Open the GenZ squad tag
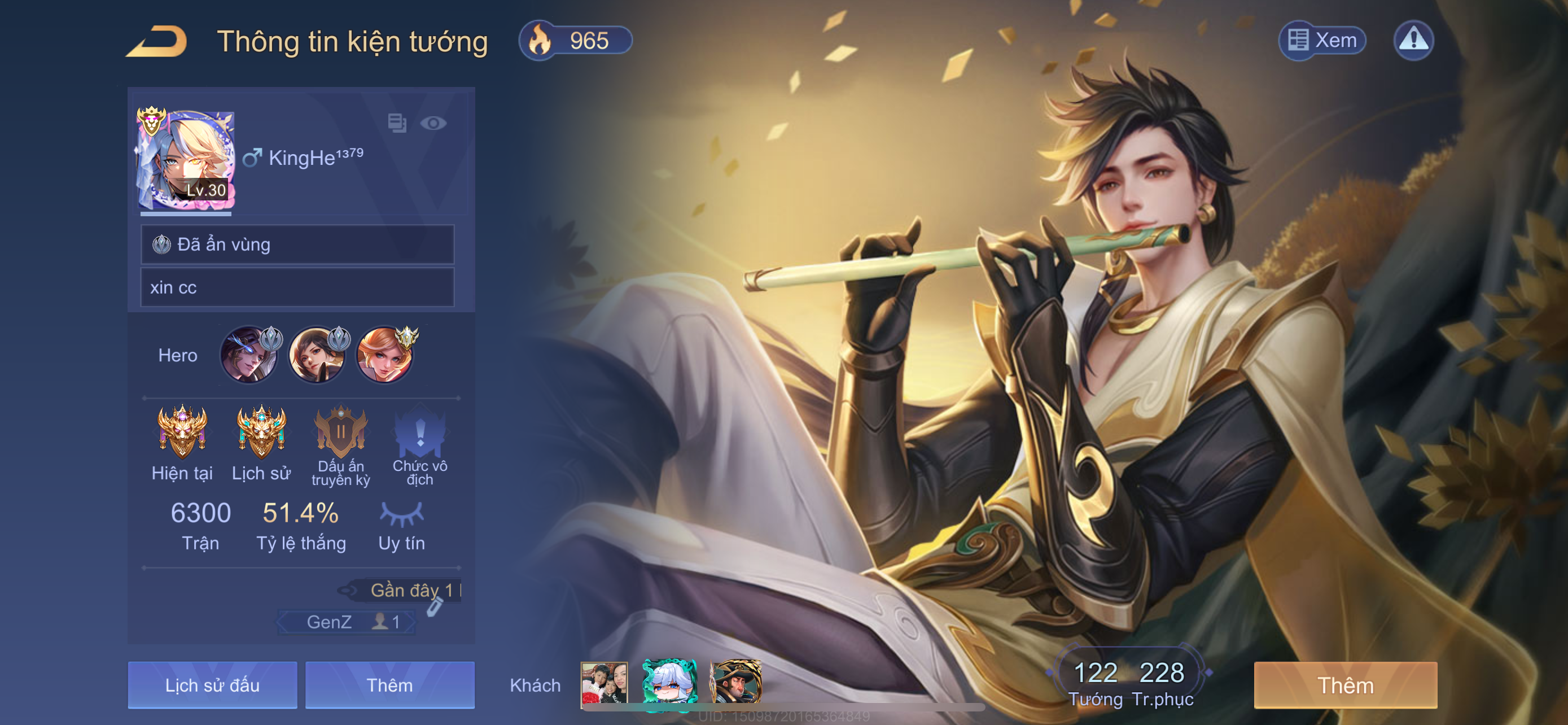 click(x=346, y=622)
